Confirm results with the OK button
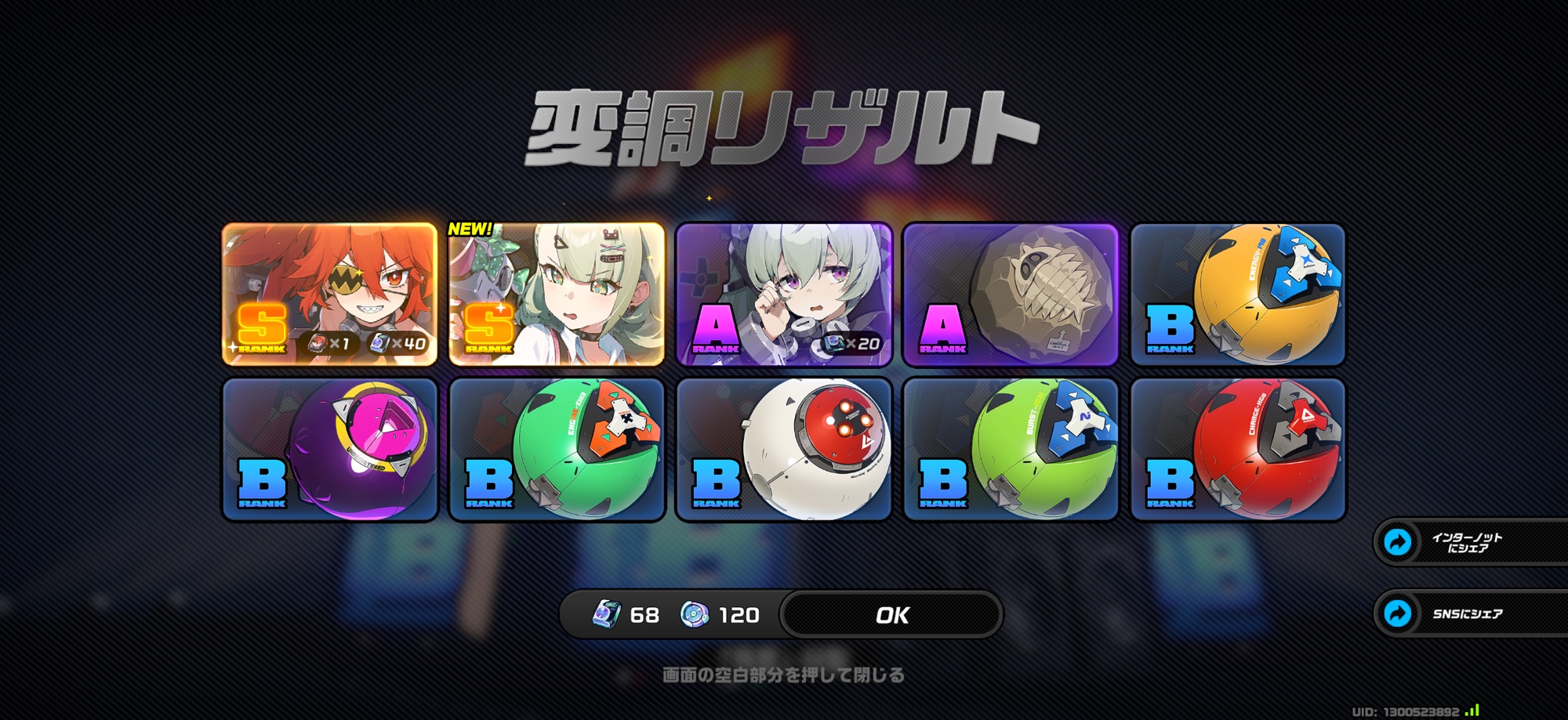The width and height of the screenshot is (1568, 720). tap(892, 615)
